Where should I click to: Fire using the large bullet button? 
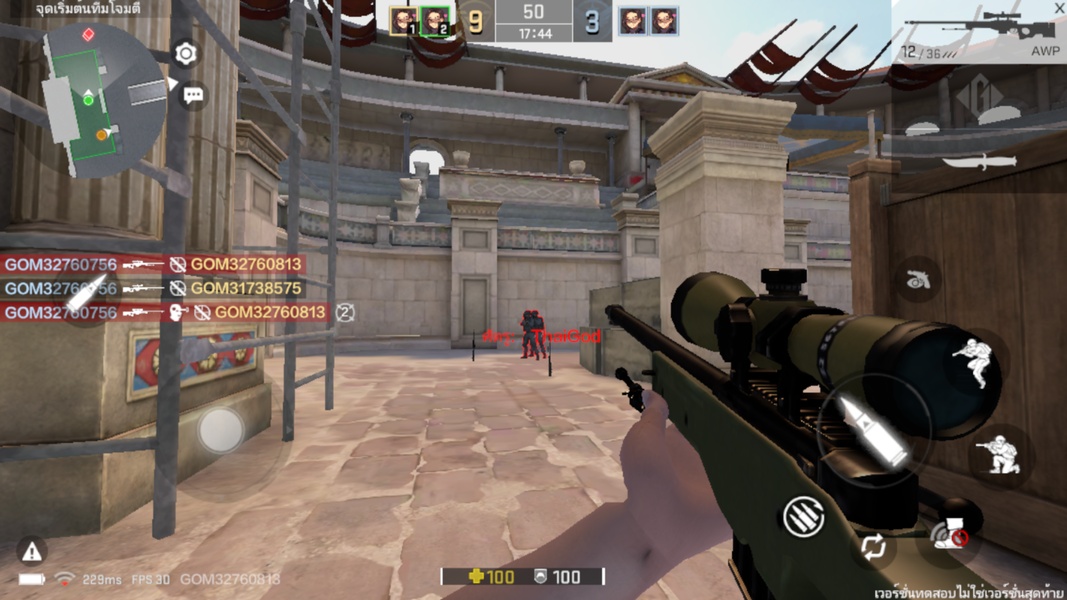873,430
